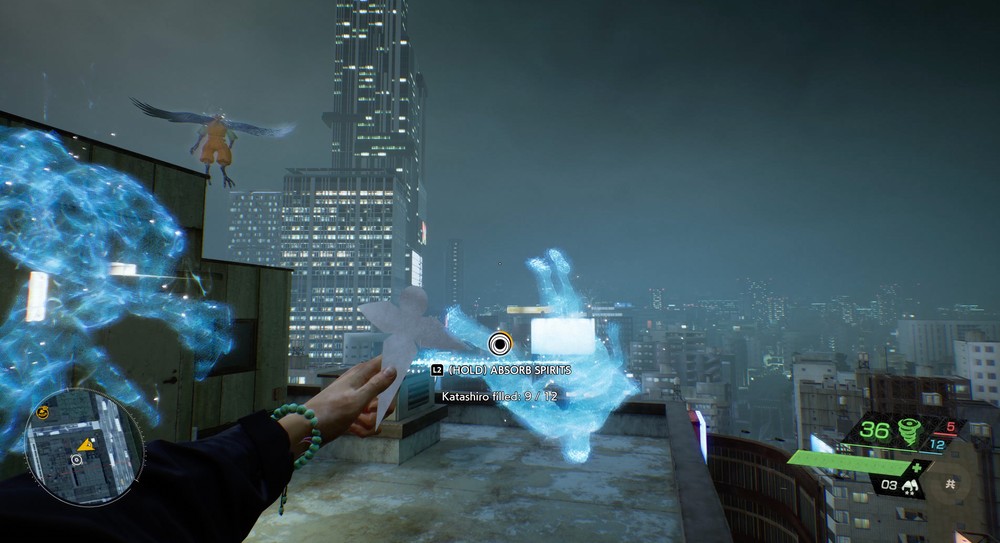Screen dimensions: 1000x543
Task: Click the green healing plus icon
Action: (x=917, y=467)
